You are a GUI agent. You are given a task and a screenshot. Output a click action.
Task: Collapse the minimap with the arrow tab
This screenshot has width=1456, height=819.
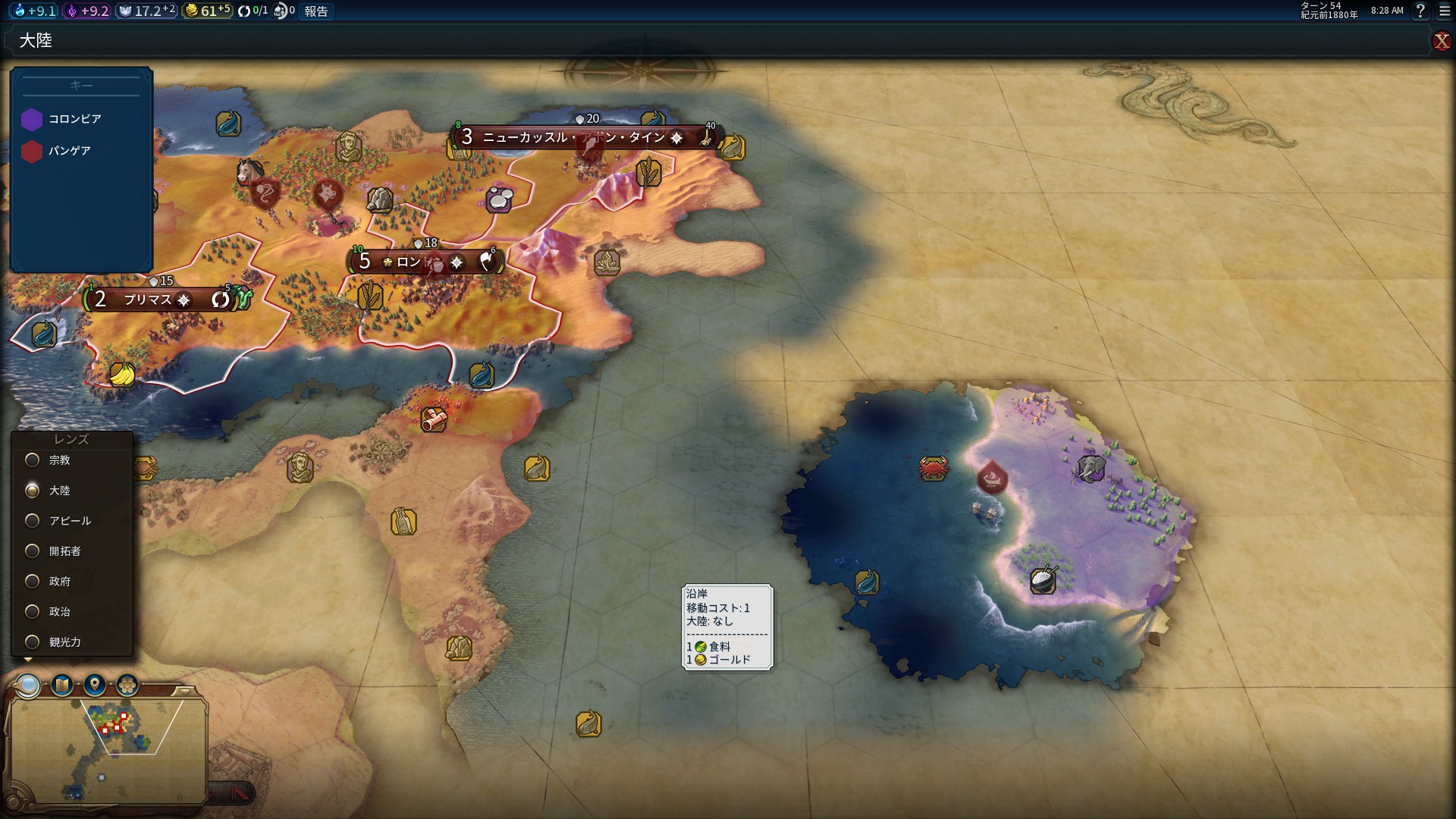tap(185, 691)
